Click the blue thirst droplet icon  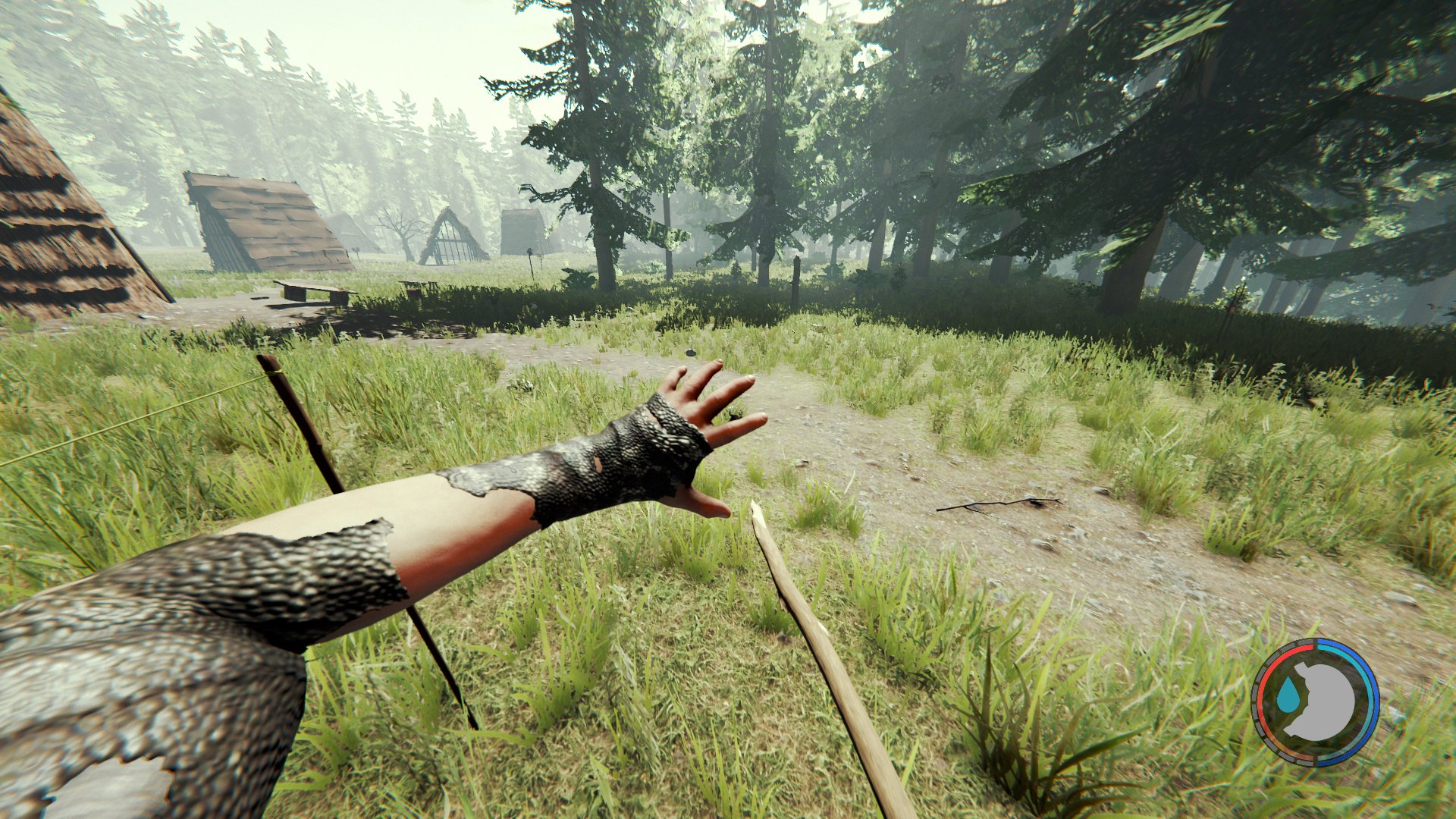tap(1288, 695)
